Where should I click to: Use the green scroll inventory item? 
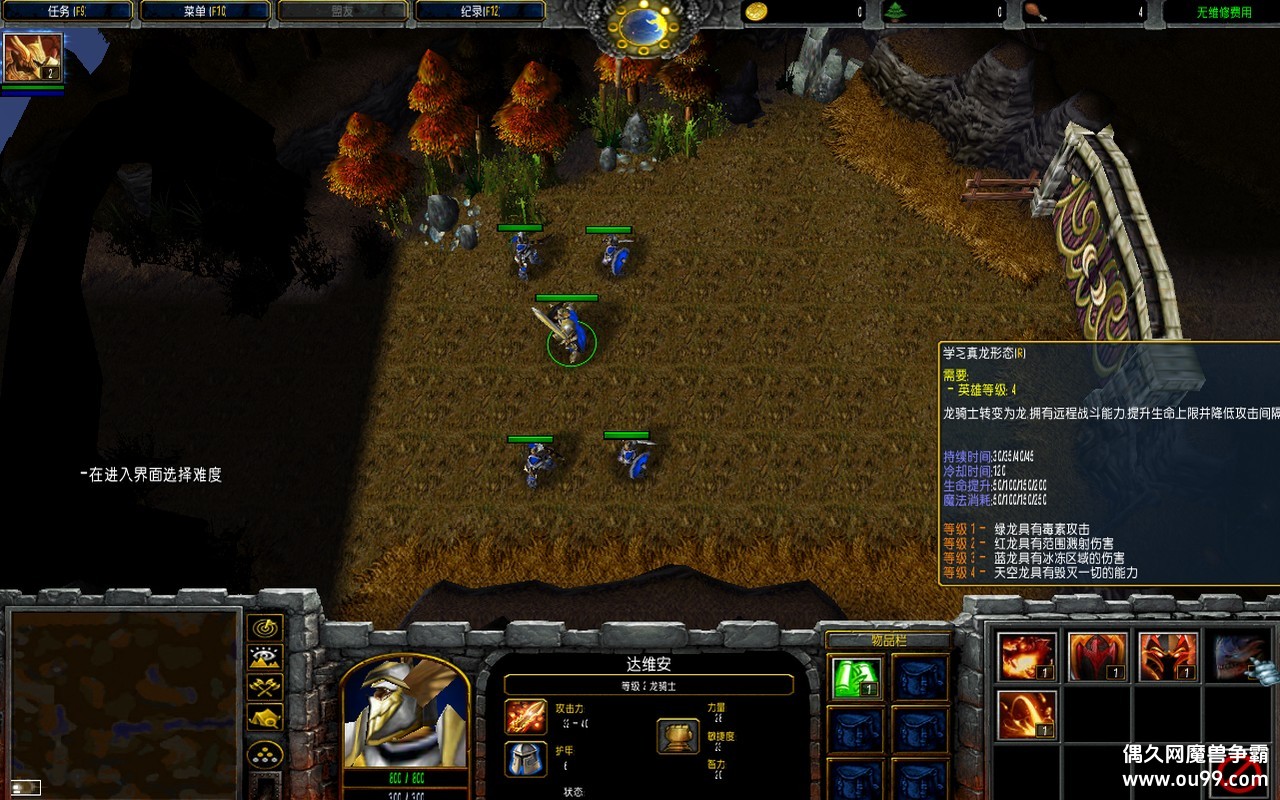pos(857,678)
